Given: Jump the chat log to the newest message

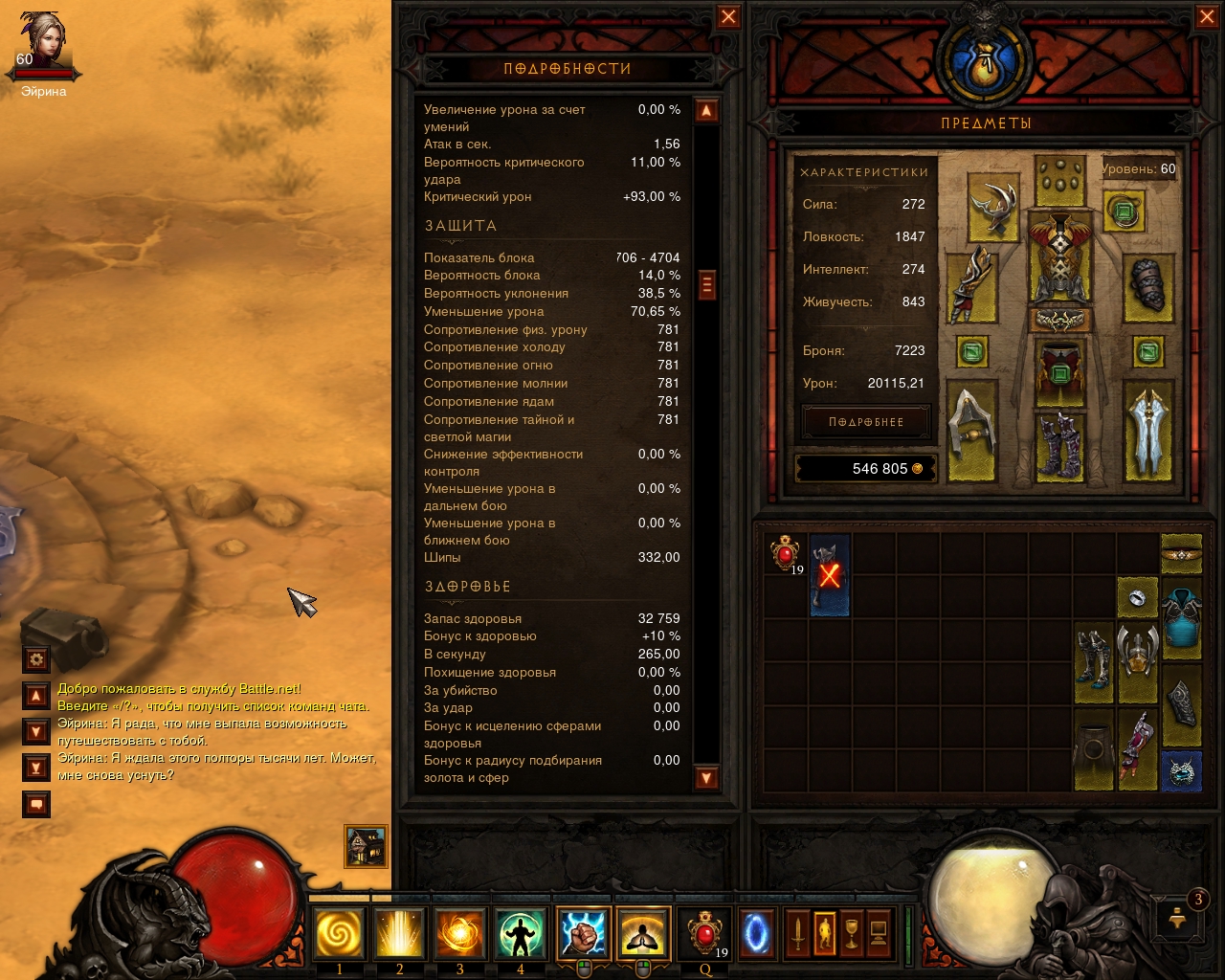Looking at the screenshot, I should coord(36,768).
